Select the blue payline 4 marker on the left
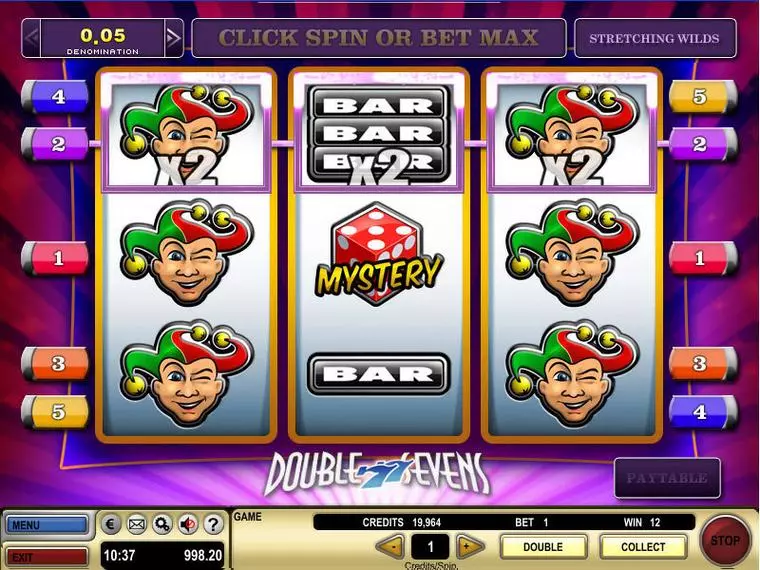The image size is (760, 570). pos(56,97)
